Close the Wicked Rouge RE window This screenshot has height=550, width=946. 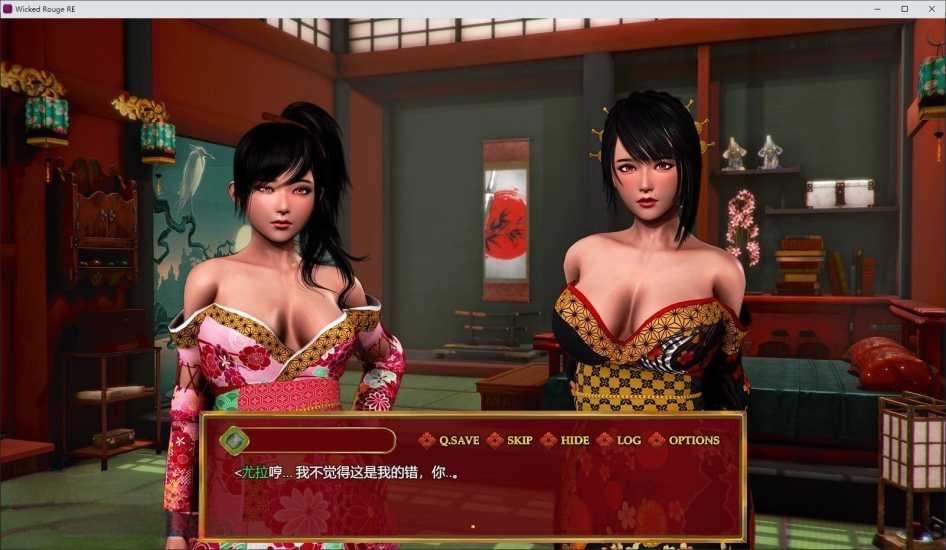pos(931,9)
